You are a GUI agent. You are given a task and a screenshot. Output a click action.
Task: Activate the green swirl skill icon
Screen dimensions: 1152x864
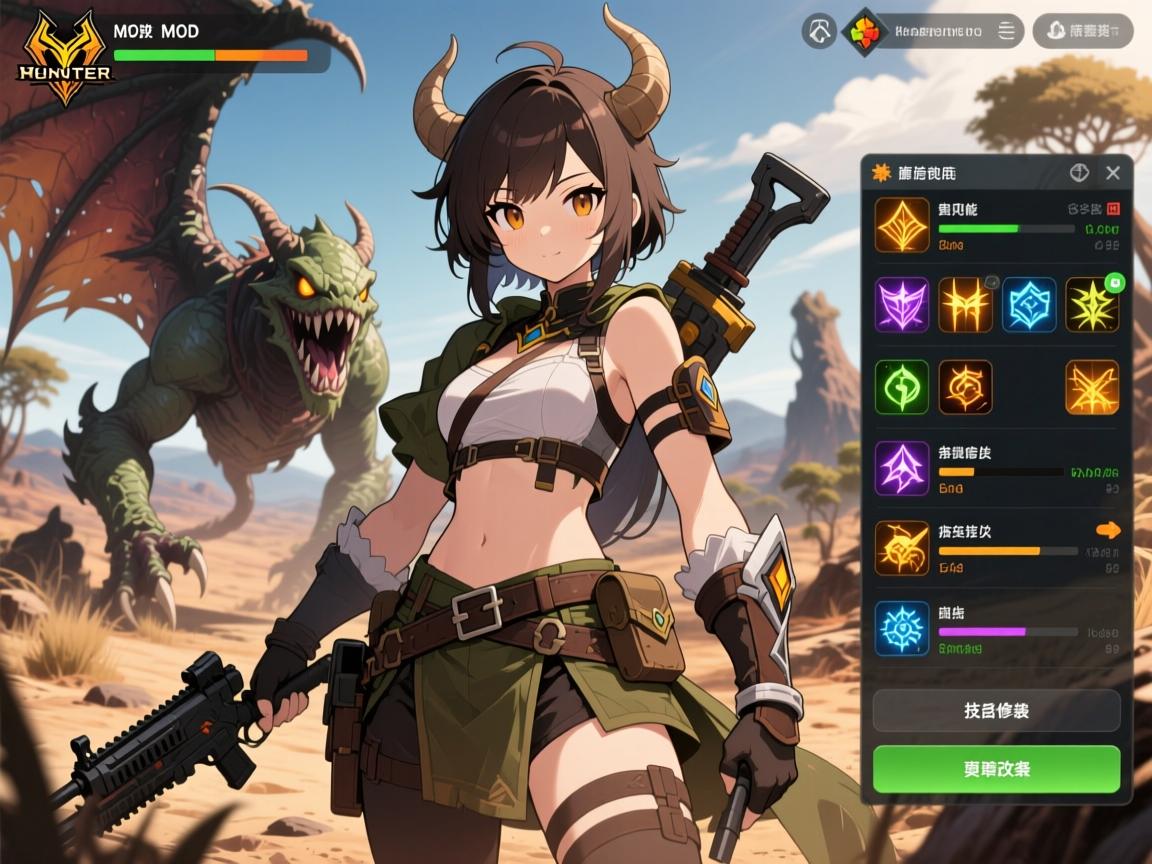point(902,387)
